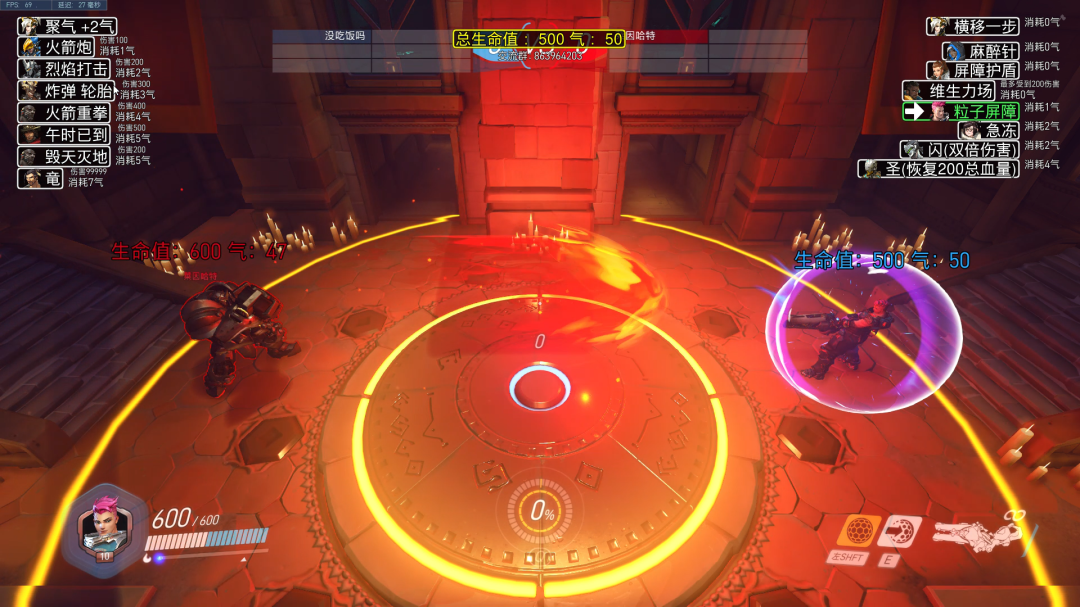Select the 午时已到 attack row

click(x=66, y=134)
